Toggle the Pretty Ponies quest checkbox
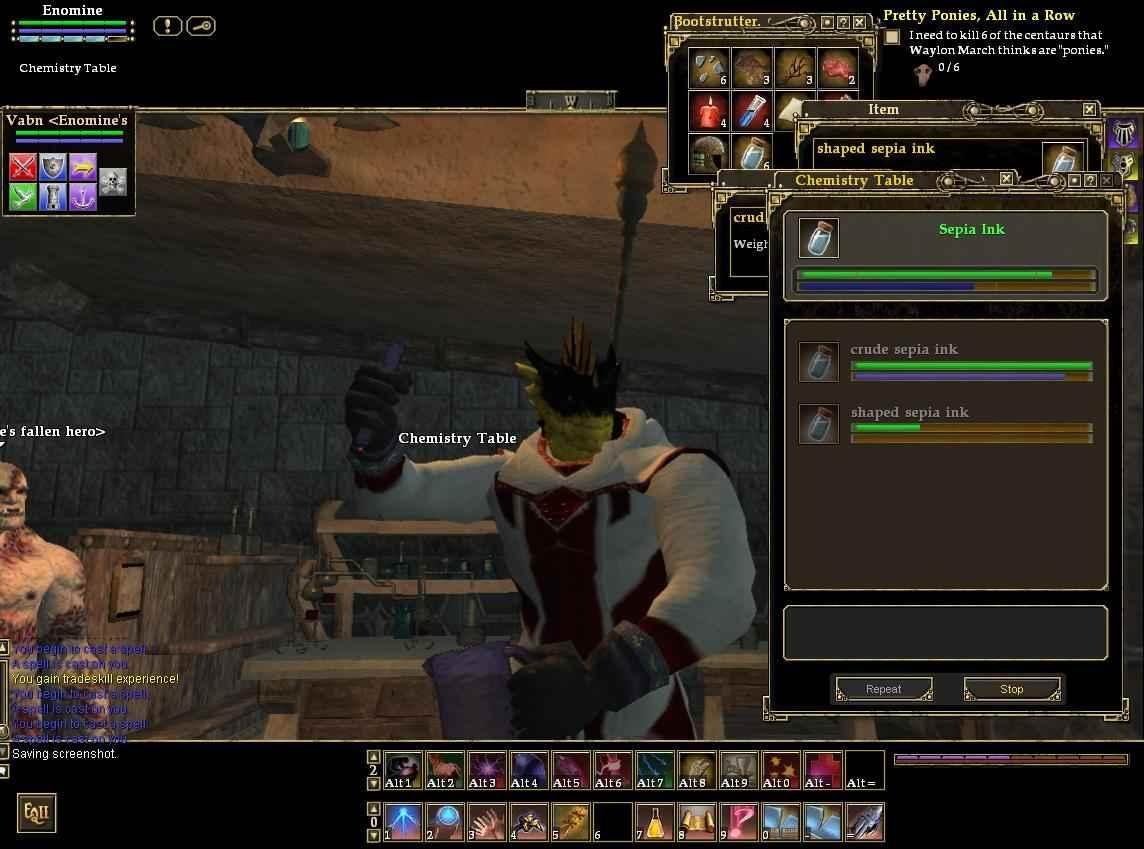This screenshot has height=849, width=1144. coord(892,37)
